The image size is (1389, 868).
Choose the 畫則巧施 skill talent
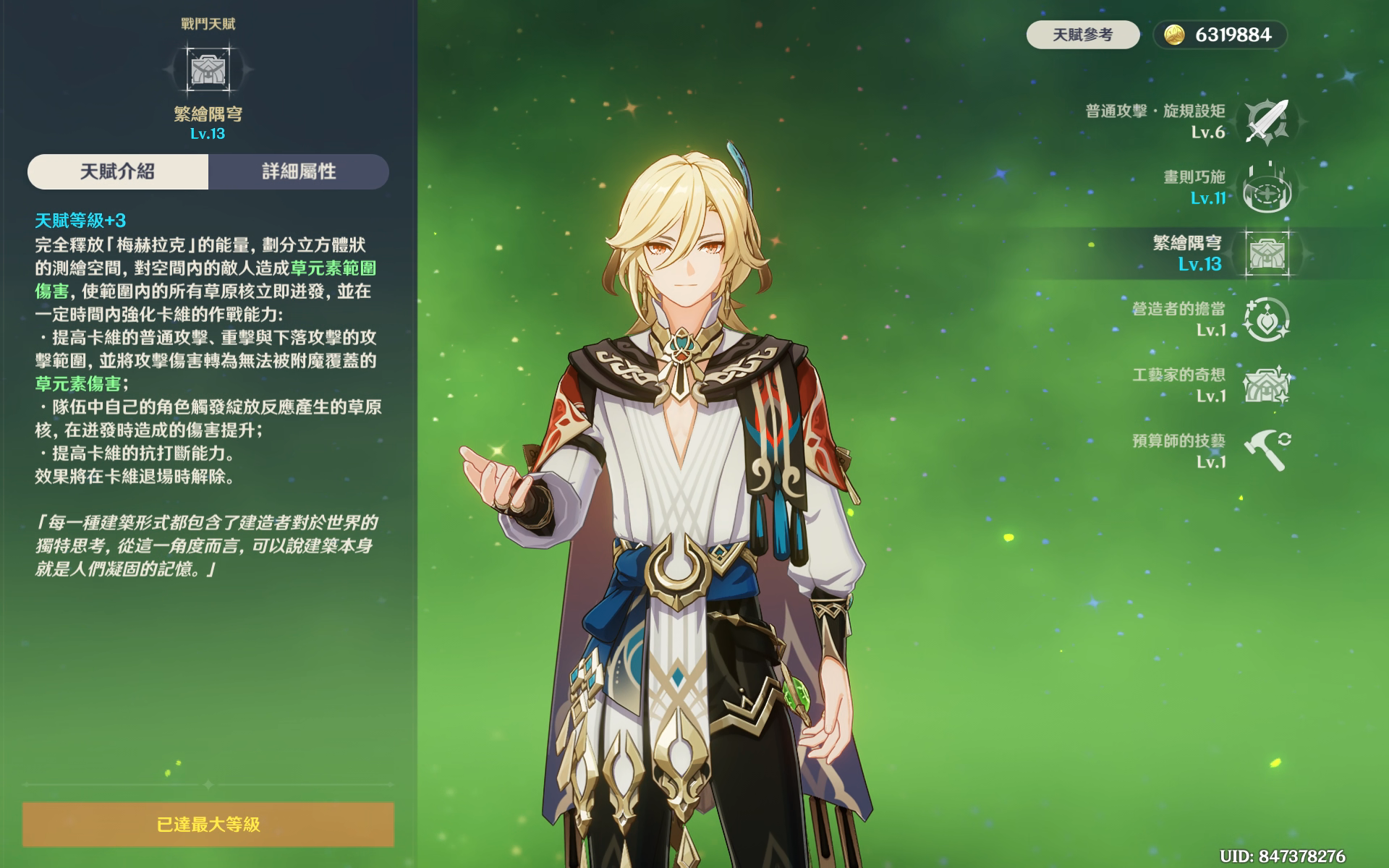tap(1267, 187)
